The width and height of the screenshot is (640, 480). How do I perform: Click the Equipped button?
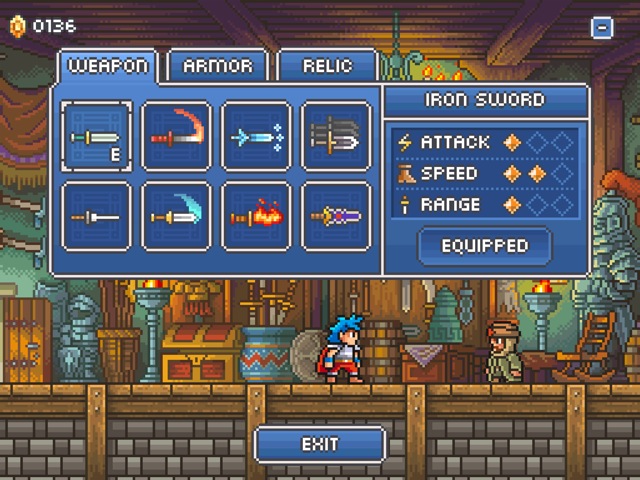tap(485, 245)
